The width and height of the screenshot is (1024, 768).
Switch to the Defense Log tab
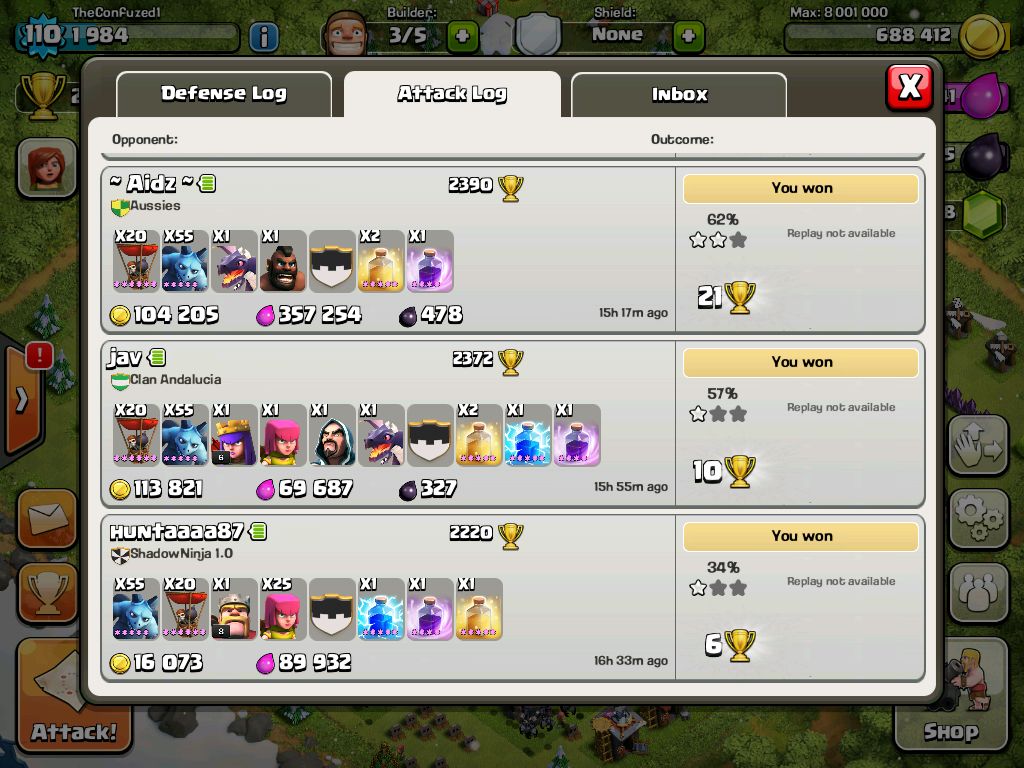(x=224, y=94)
